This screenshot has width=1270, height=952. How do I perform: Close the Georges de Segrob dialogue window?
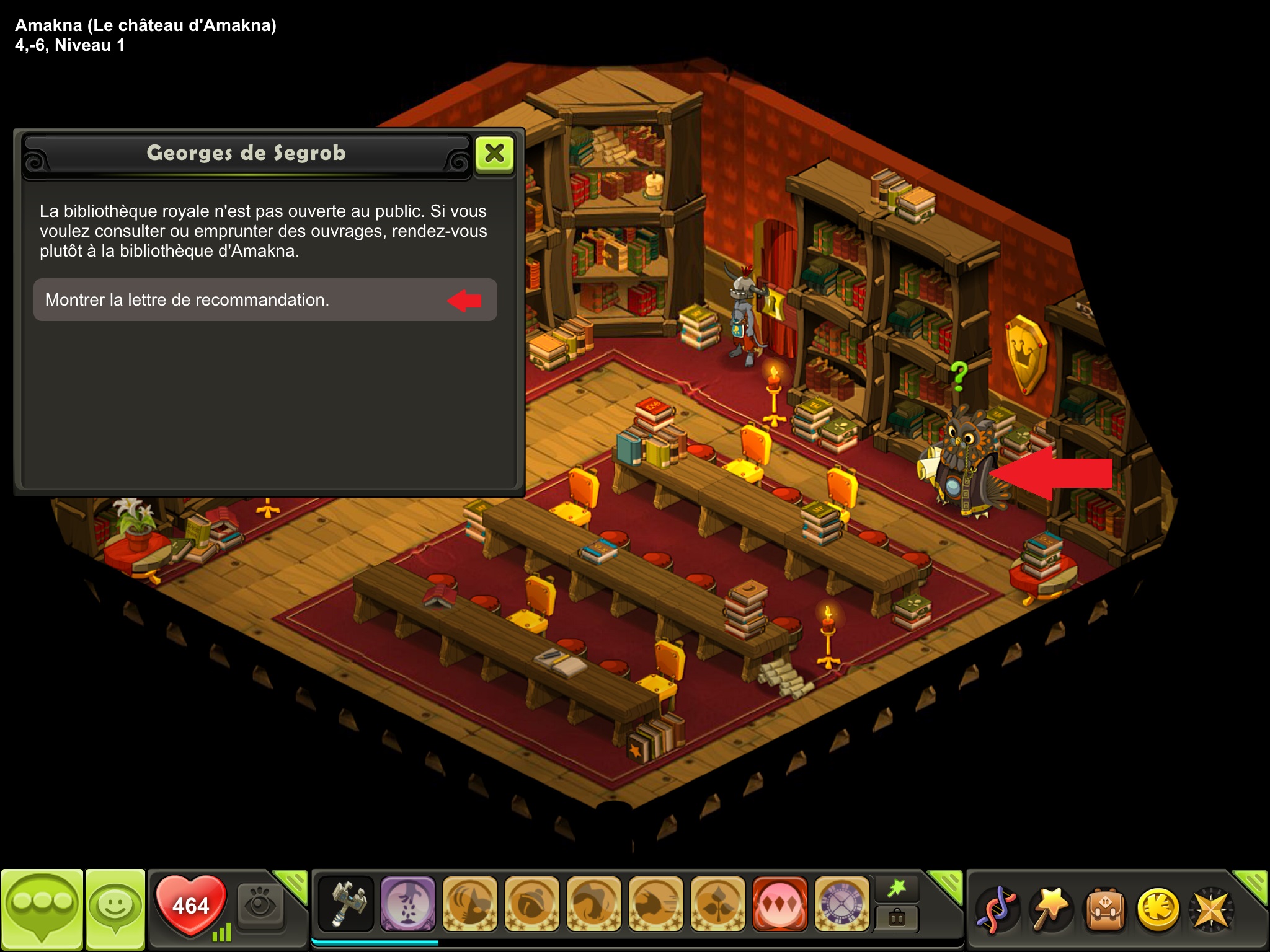tap(494, 153)
